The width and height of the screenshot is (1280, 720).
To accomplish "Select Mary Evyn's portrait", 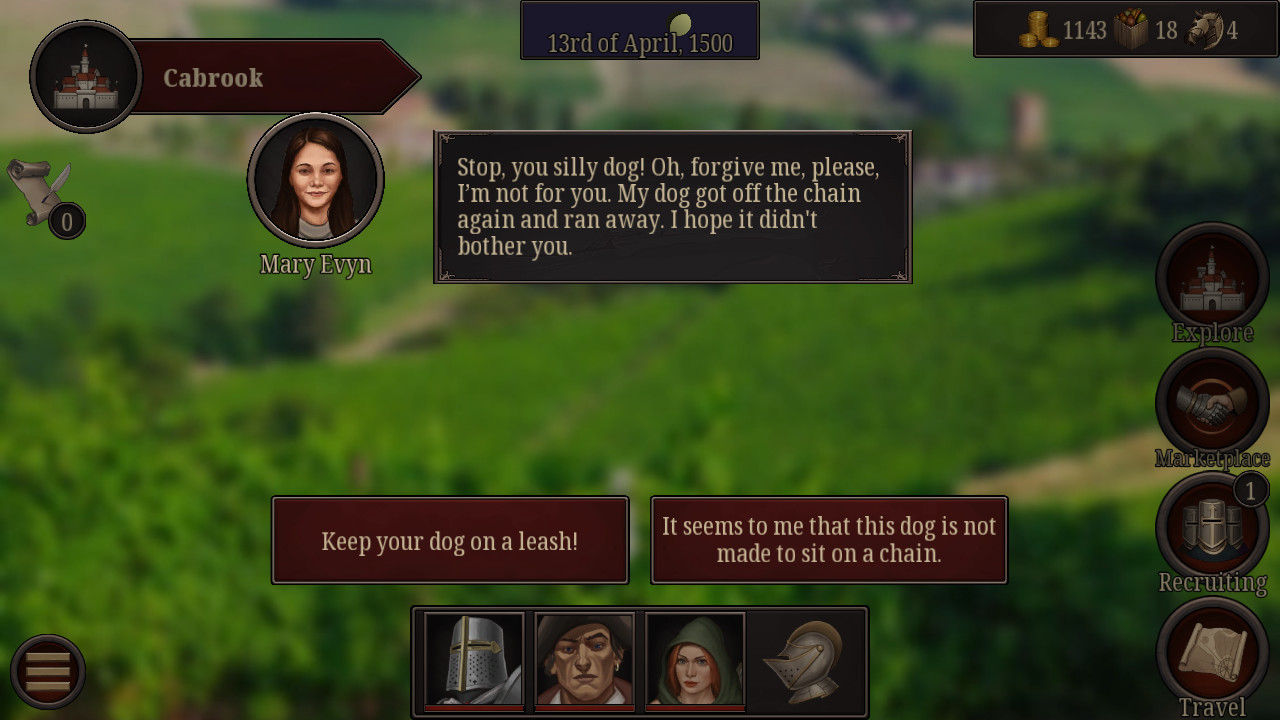I will [x=315, y=180].
